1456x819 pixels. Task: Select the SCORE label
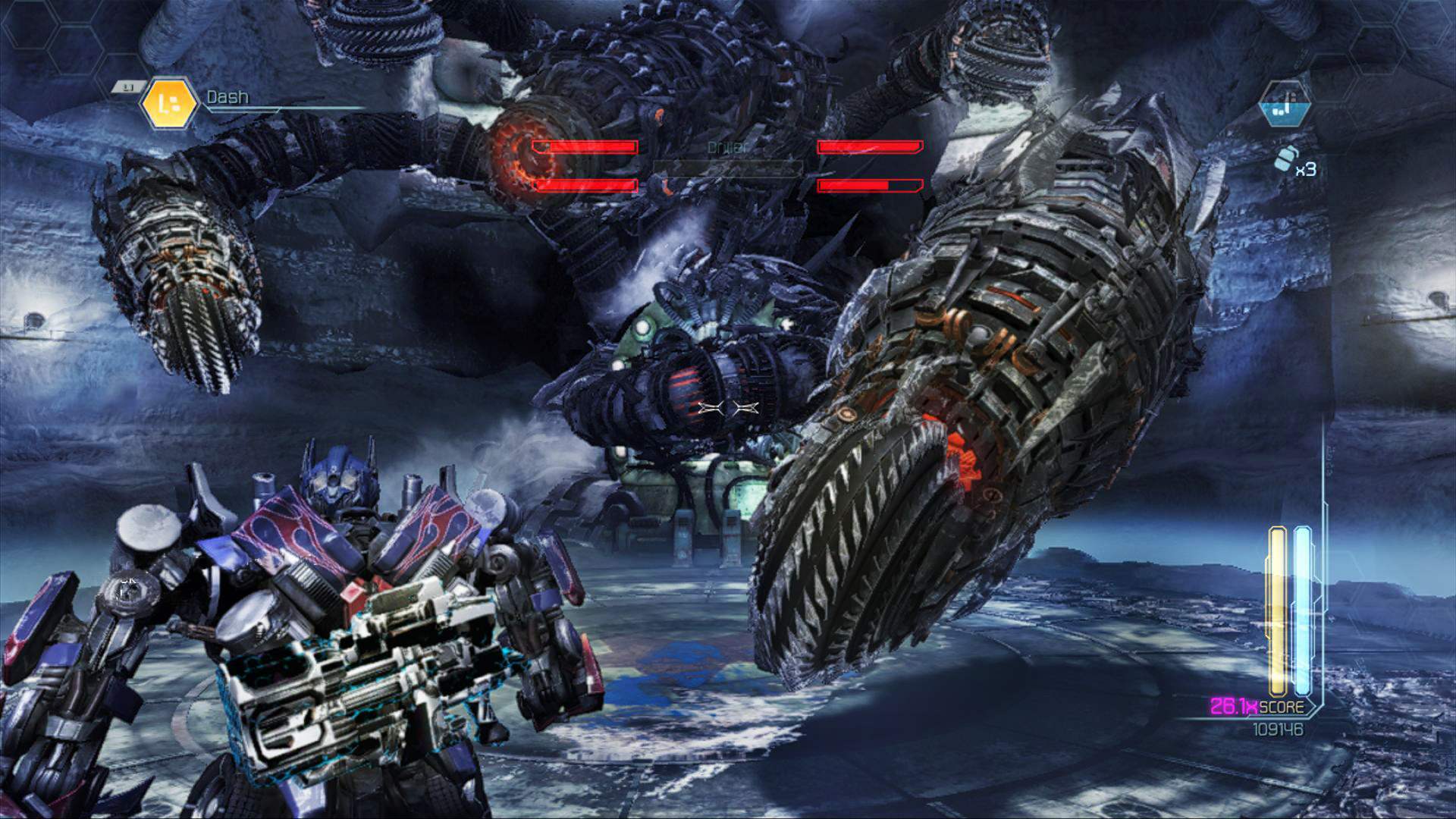pos(1285,707)
